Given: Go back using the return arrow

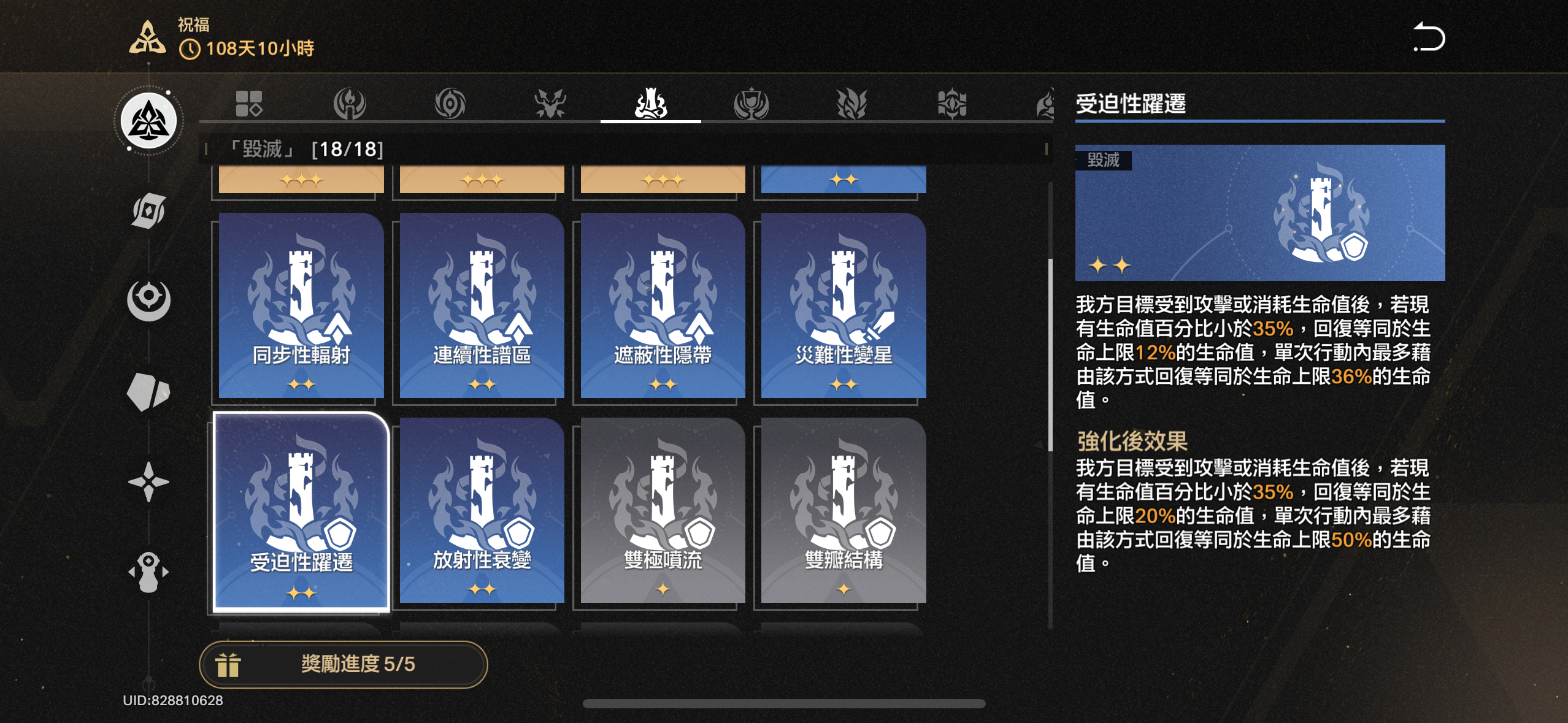Looking at the screenshot, I should click(x=1429, y=37).
